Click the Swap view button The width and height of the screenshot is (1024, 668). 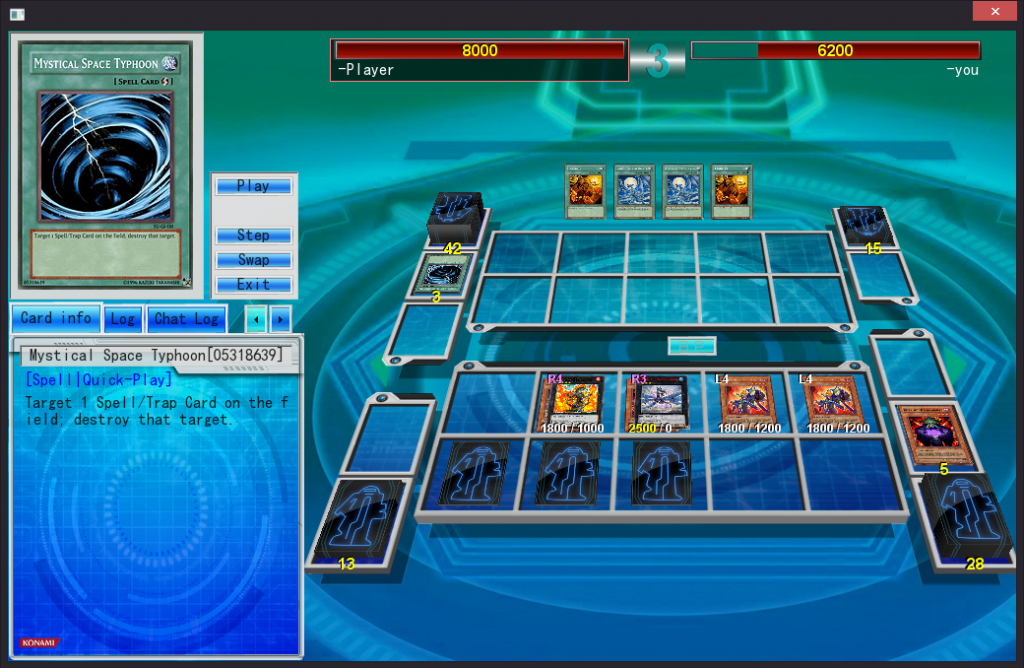[253, 260]
